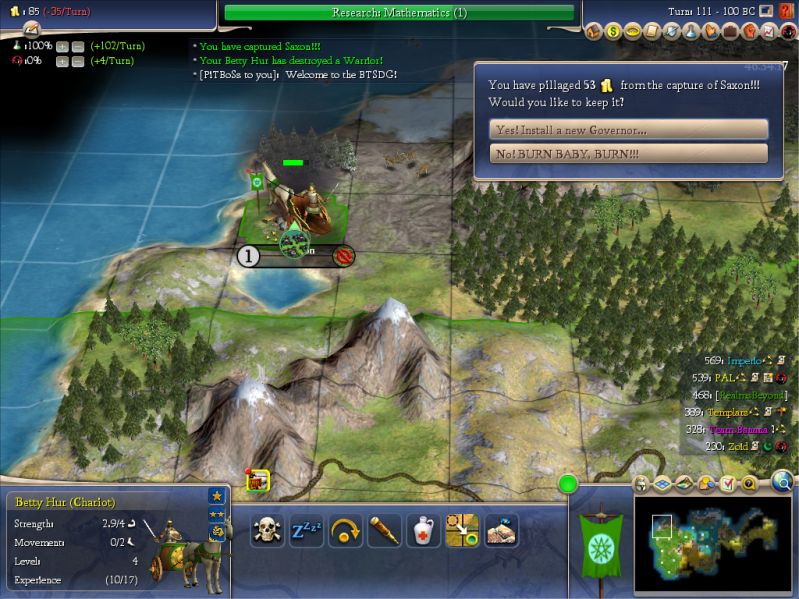Select the last (build/pillage) action icon
Screen dimensions: 799x599
coord(501,530)
